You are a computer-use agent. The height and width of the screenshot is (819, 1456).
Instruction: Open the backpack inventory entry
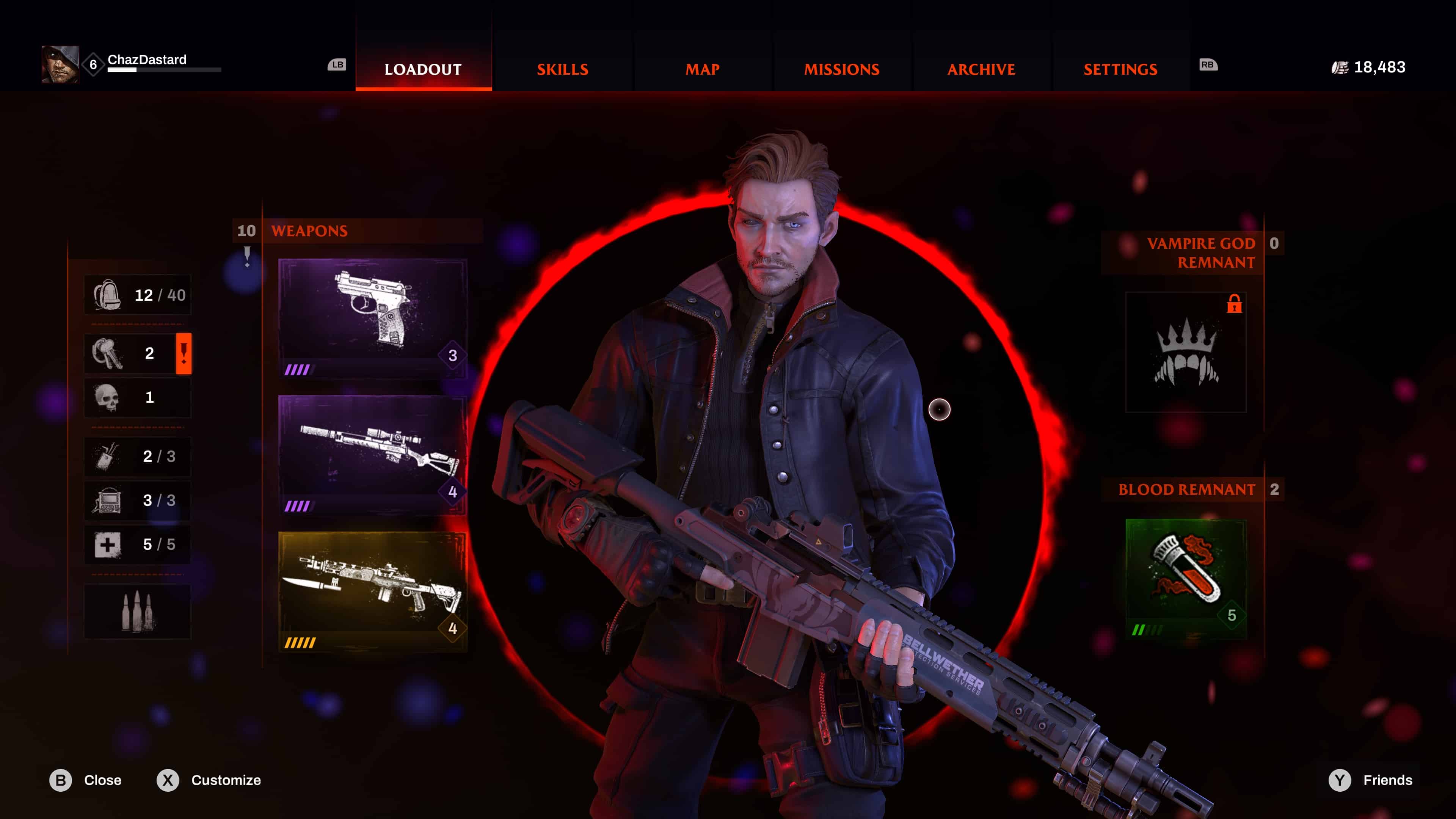pos(137,295)
